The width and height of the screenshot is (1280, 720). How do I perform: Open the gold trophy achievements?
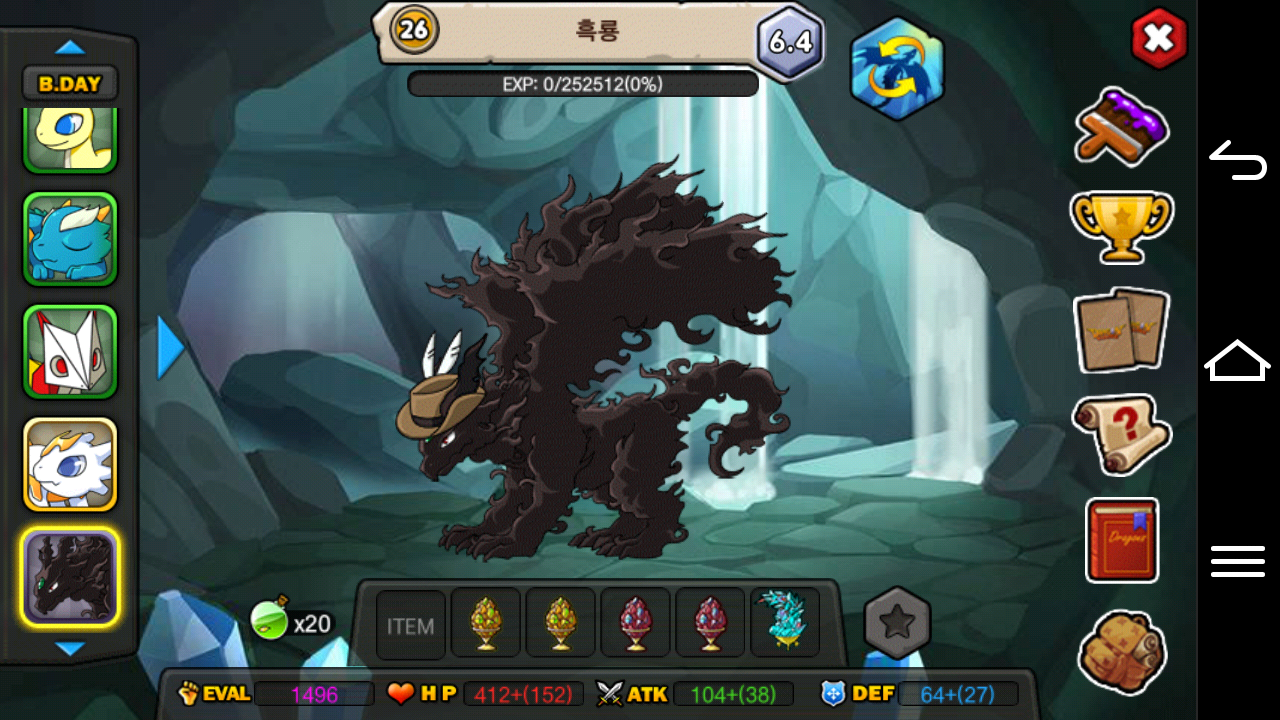(1121, 225)
